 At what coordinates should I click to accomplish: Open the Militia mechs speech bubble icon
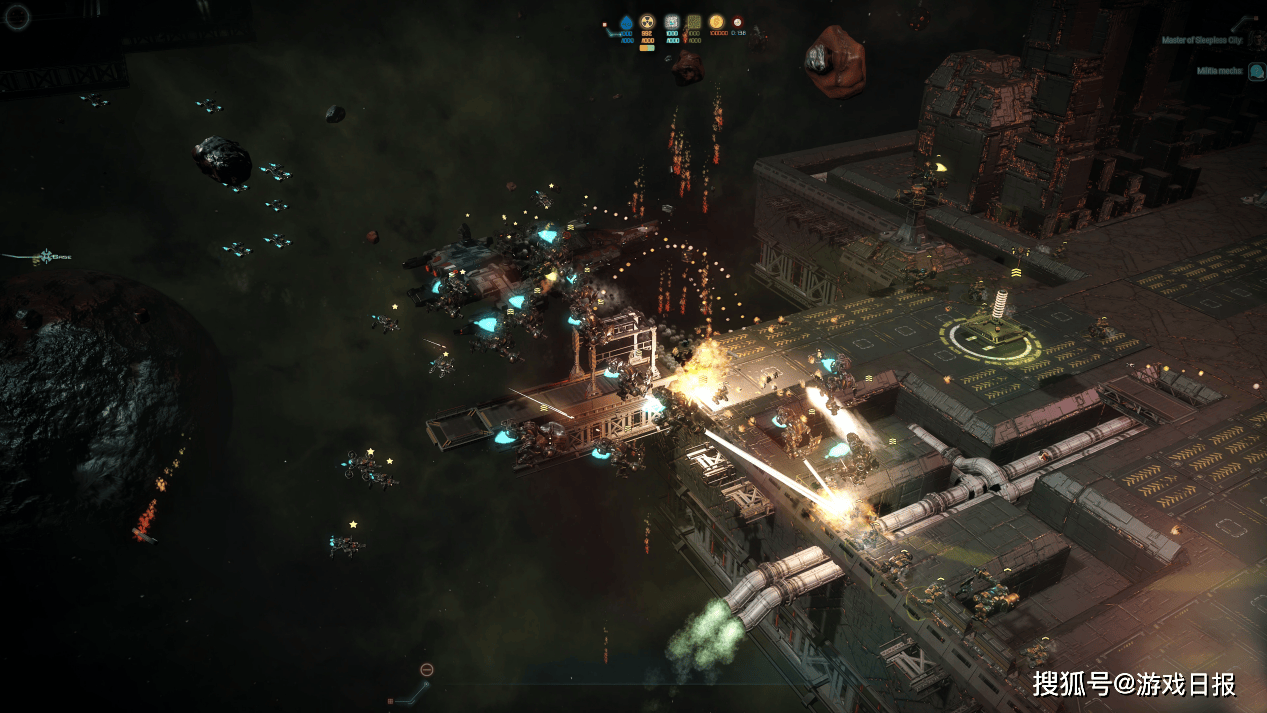[1256, 71]
